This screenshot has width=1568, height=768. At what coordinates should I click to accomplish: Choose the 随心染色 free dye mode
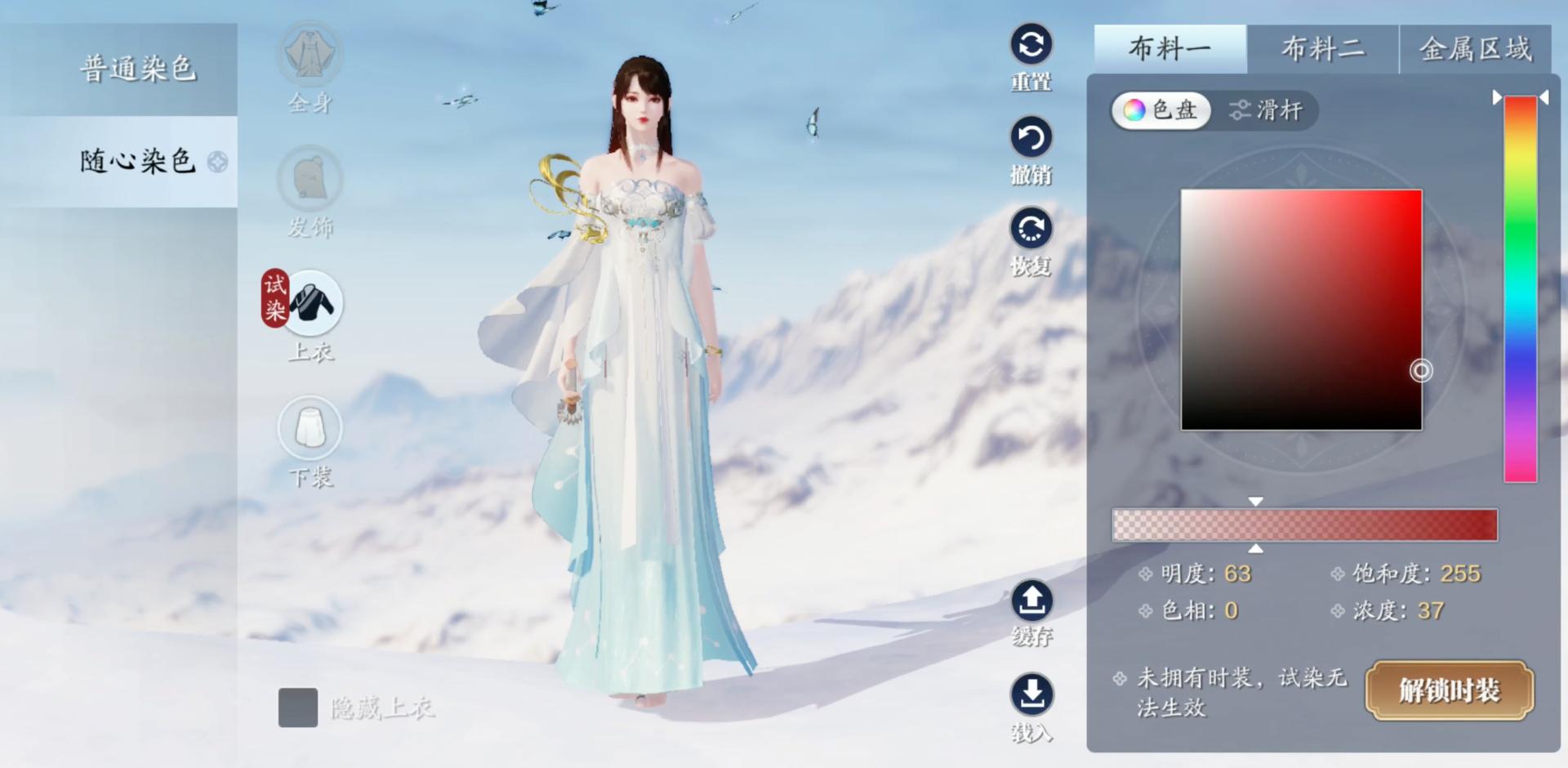(x=137, y=161)
